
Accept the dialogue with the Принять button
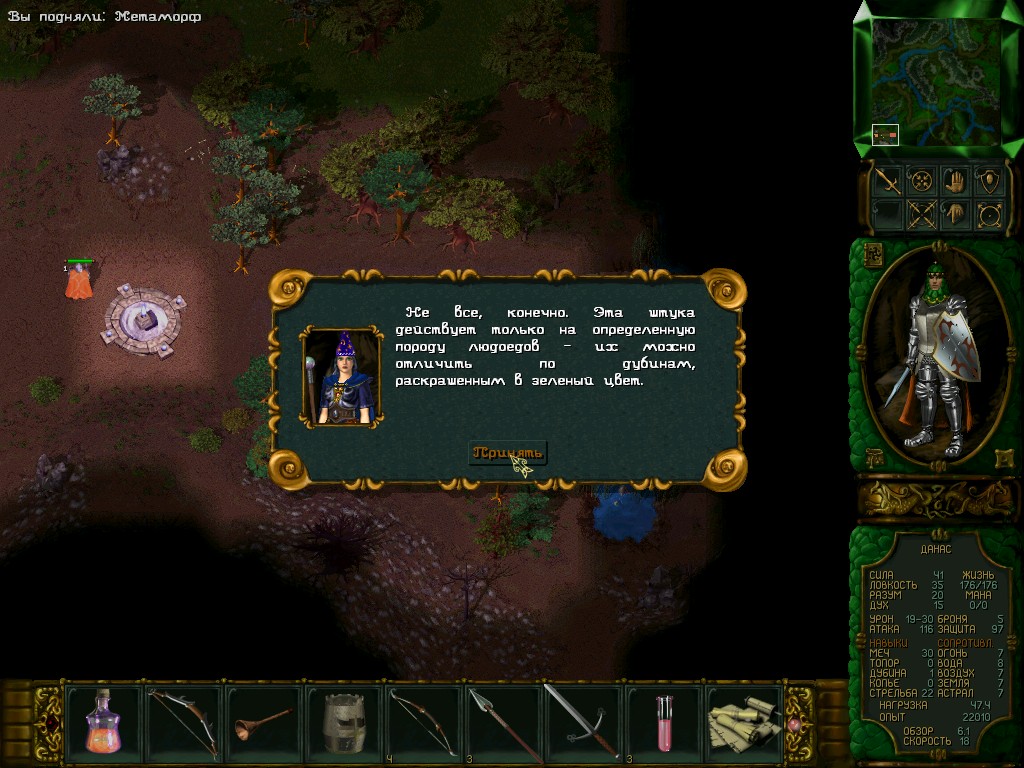(x=509, y=453)
